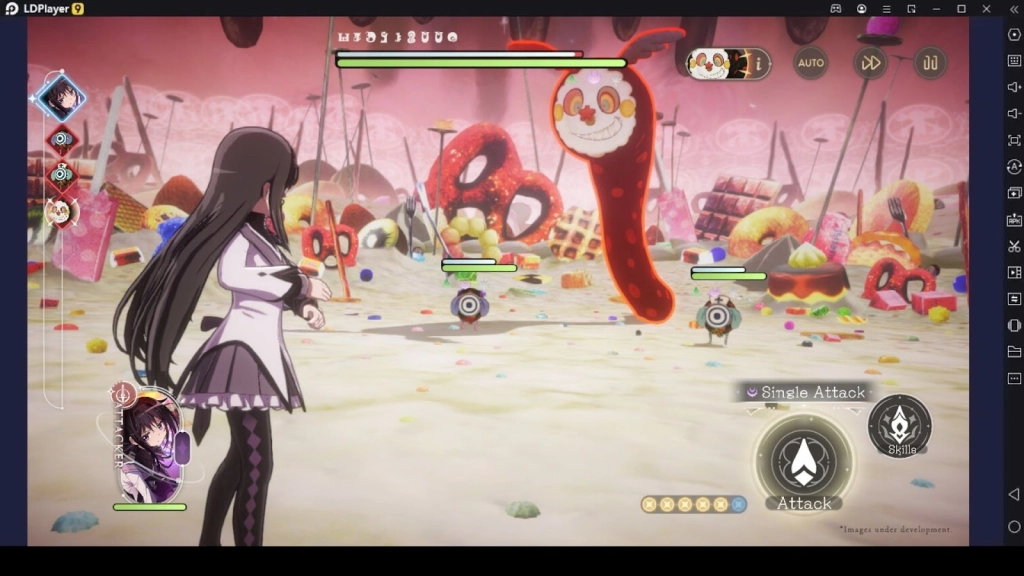Select the attacker character portrait
The width and height of the screenshot is (1024, 576).
coord(150,445)
